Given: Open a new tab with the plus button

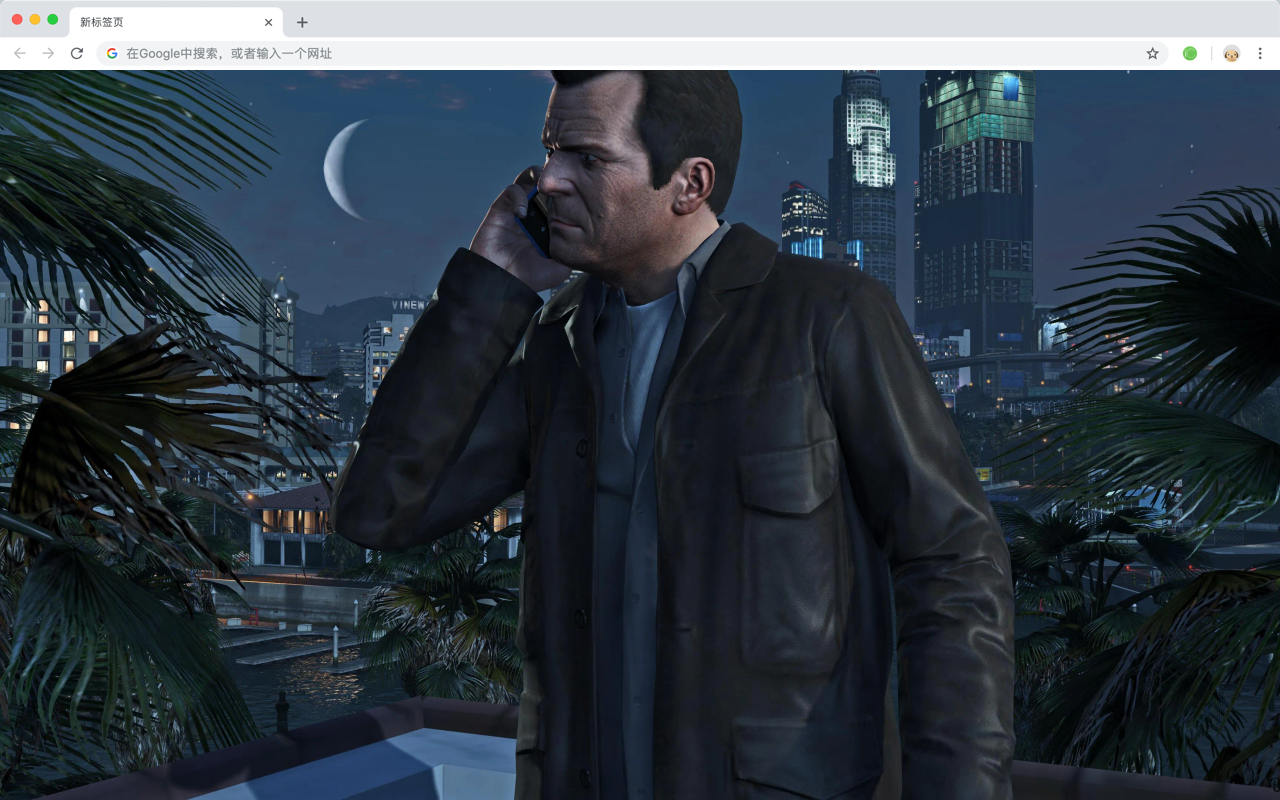Looking at the screenshot, I should coord(302,21).
